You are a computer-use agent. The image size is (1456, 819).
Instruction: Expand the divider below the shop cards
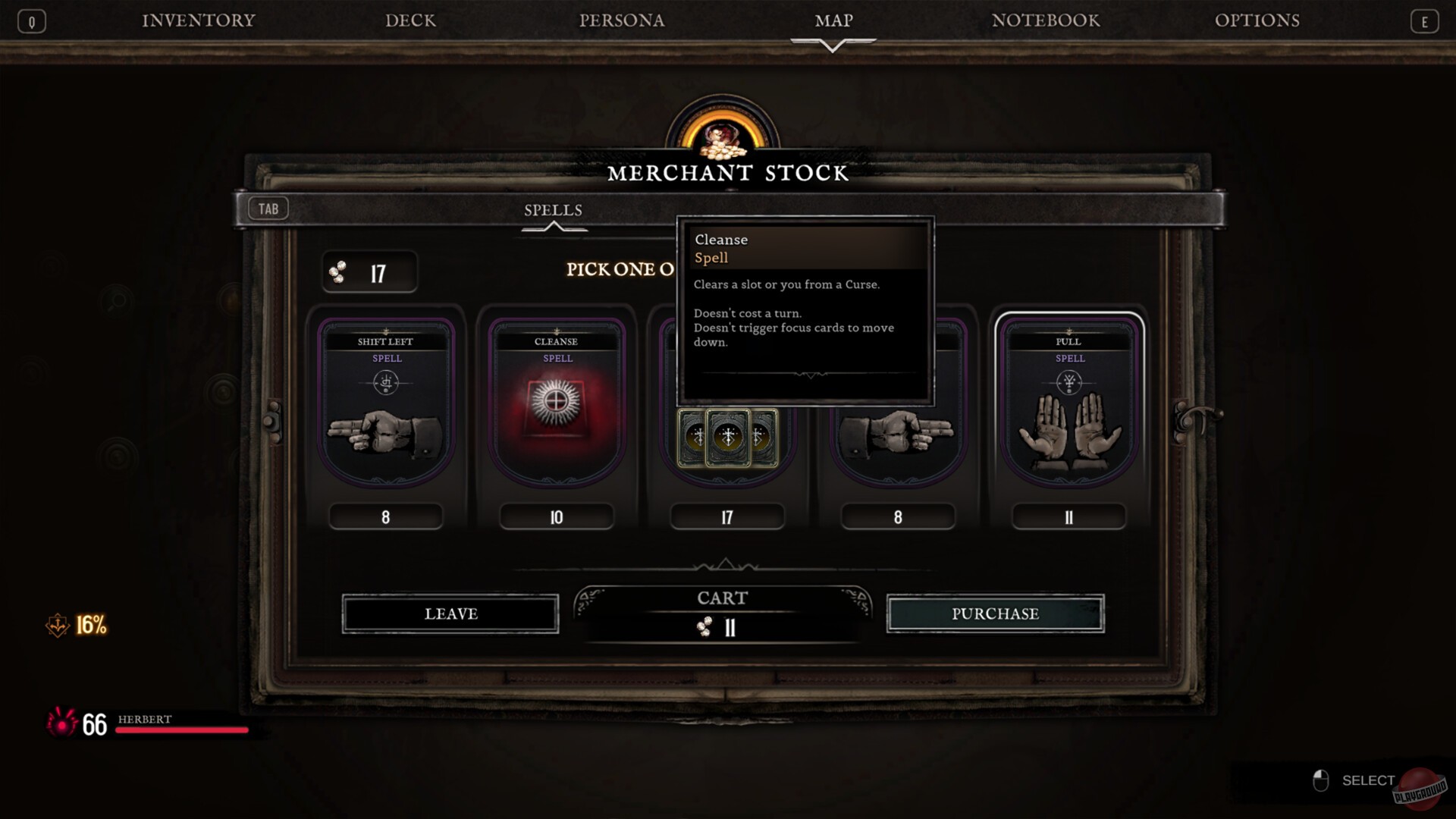point(726,564)
